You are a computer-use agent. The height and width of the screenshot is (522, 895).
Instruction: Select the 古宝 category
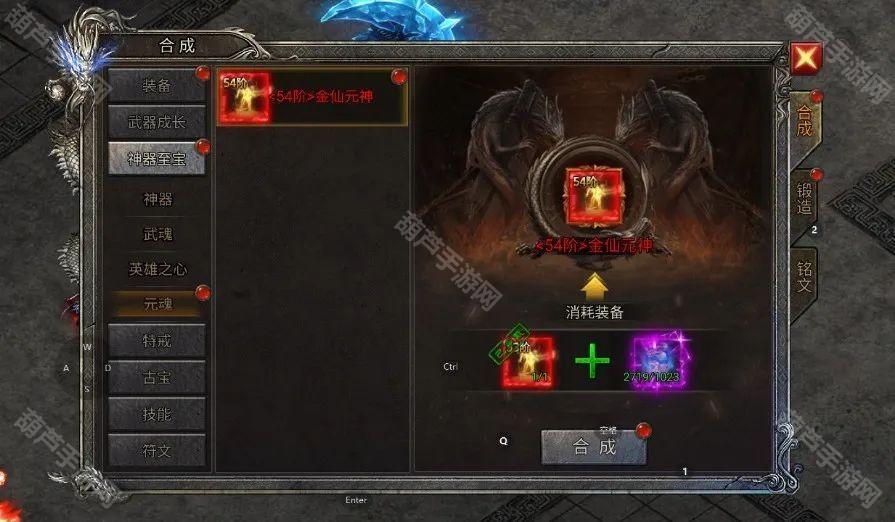156,378
